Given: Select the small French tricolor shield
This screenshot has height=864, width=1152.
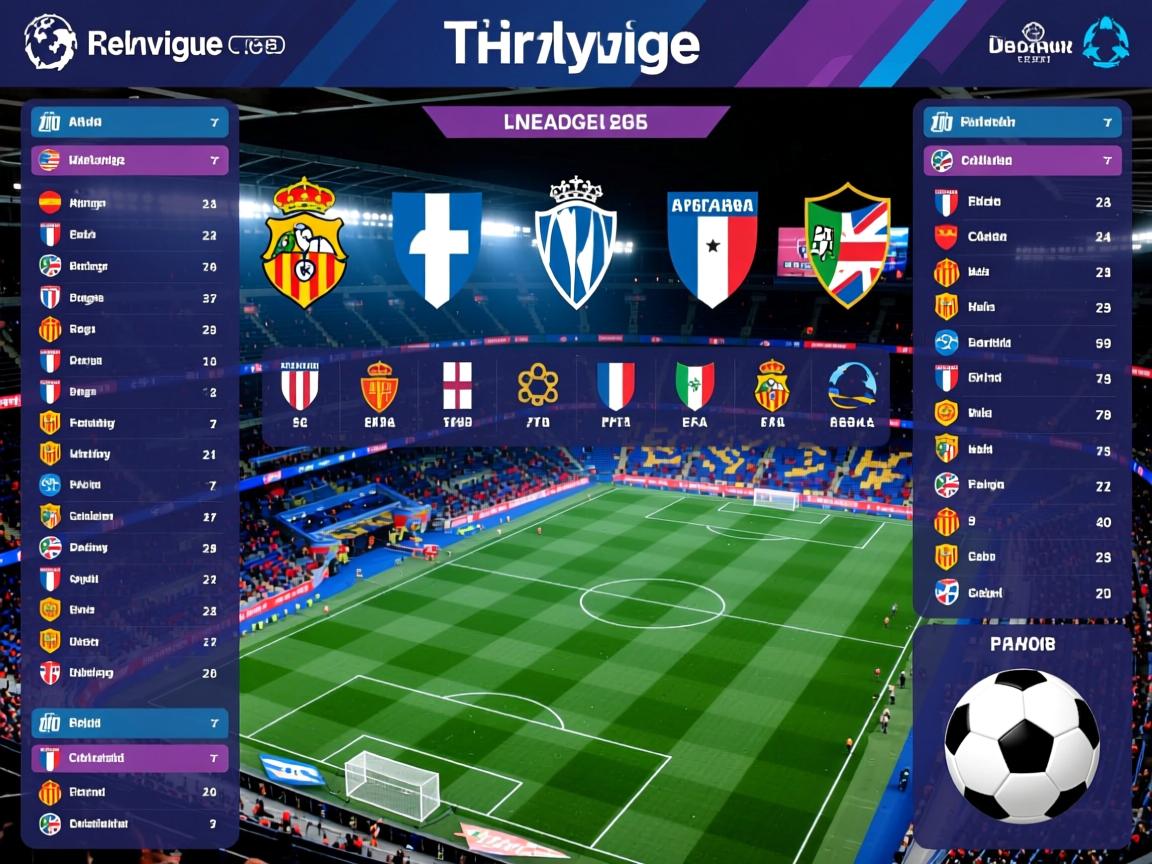Looking at the screenshot, I should pos(615,394).
